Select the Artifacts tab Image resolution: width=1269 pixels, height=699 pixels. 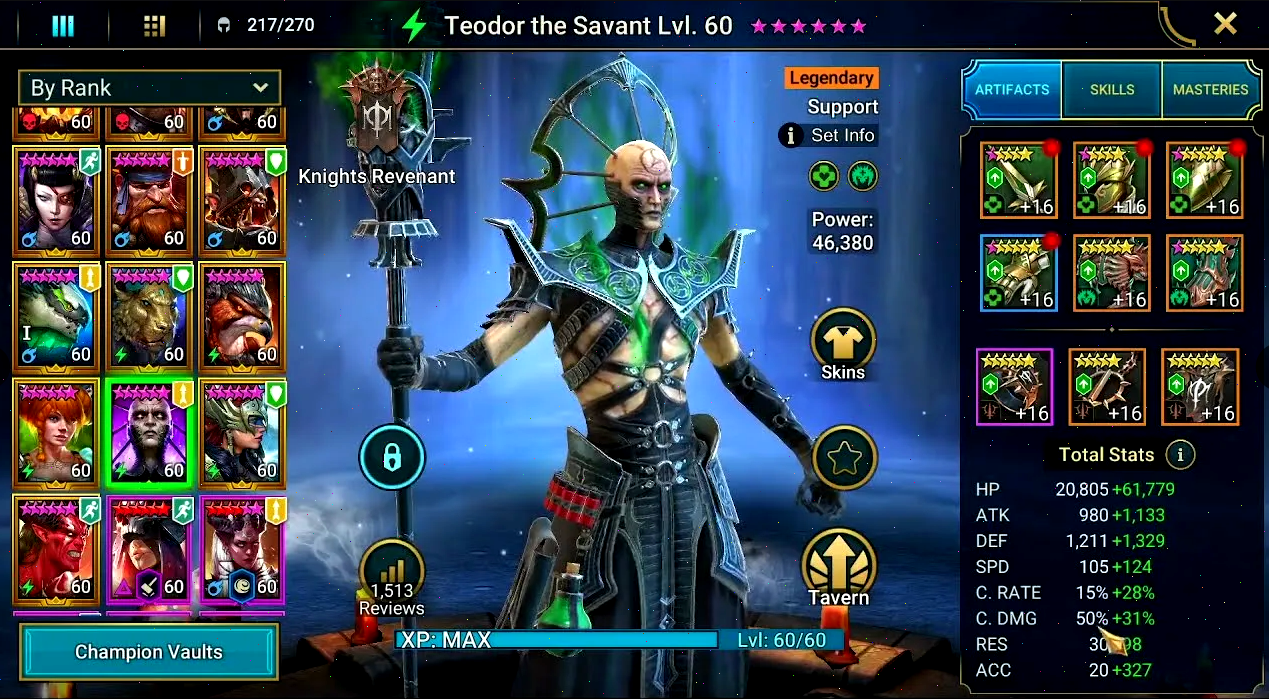[x=1012, y=89]
